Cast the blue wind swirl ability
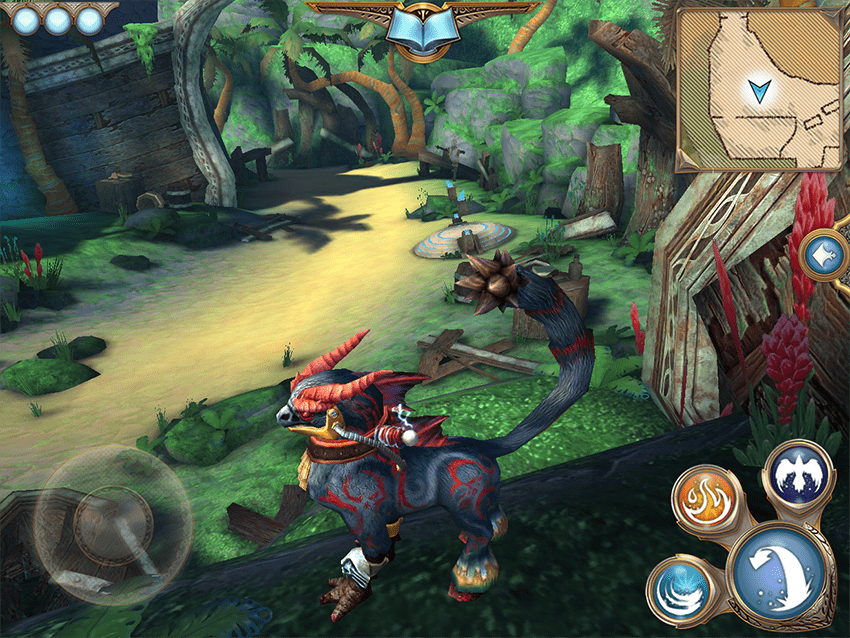The height and width of the screenshot is (638, 850). coord(680,589)
